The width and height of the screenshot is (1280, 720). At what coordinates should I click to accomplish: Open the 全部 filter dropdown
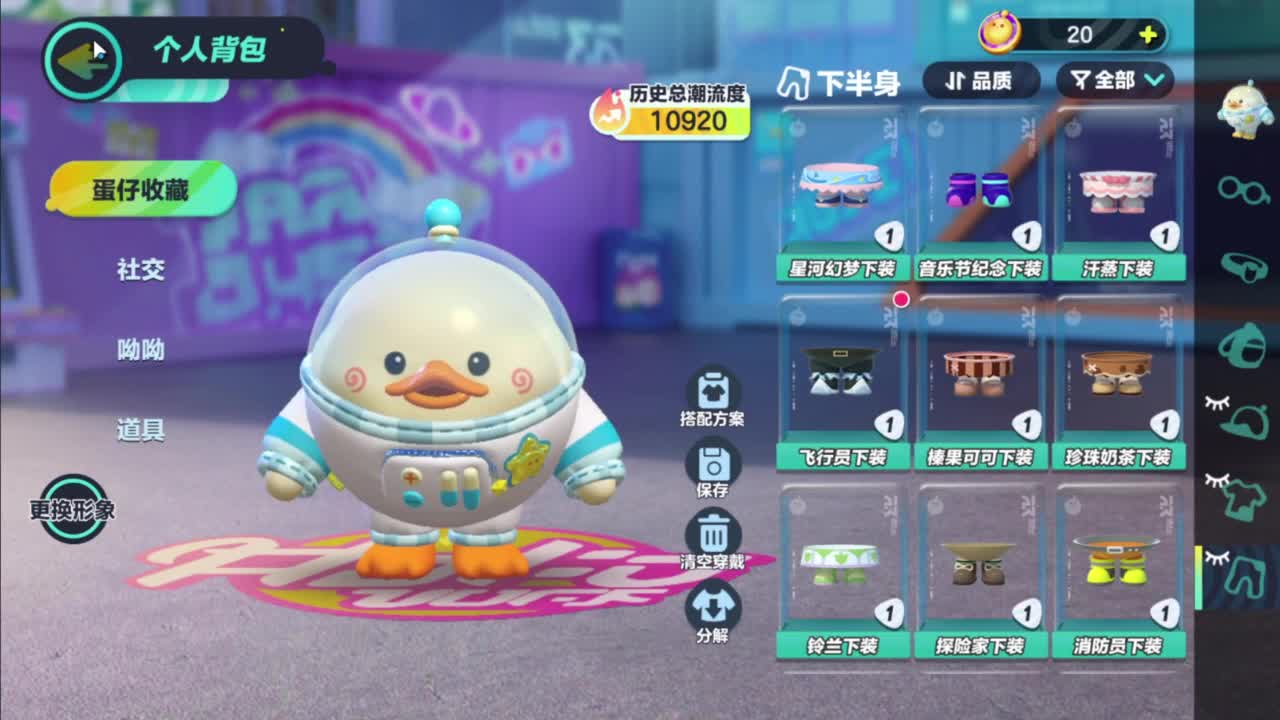click(1110, 83)
